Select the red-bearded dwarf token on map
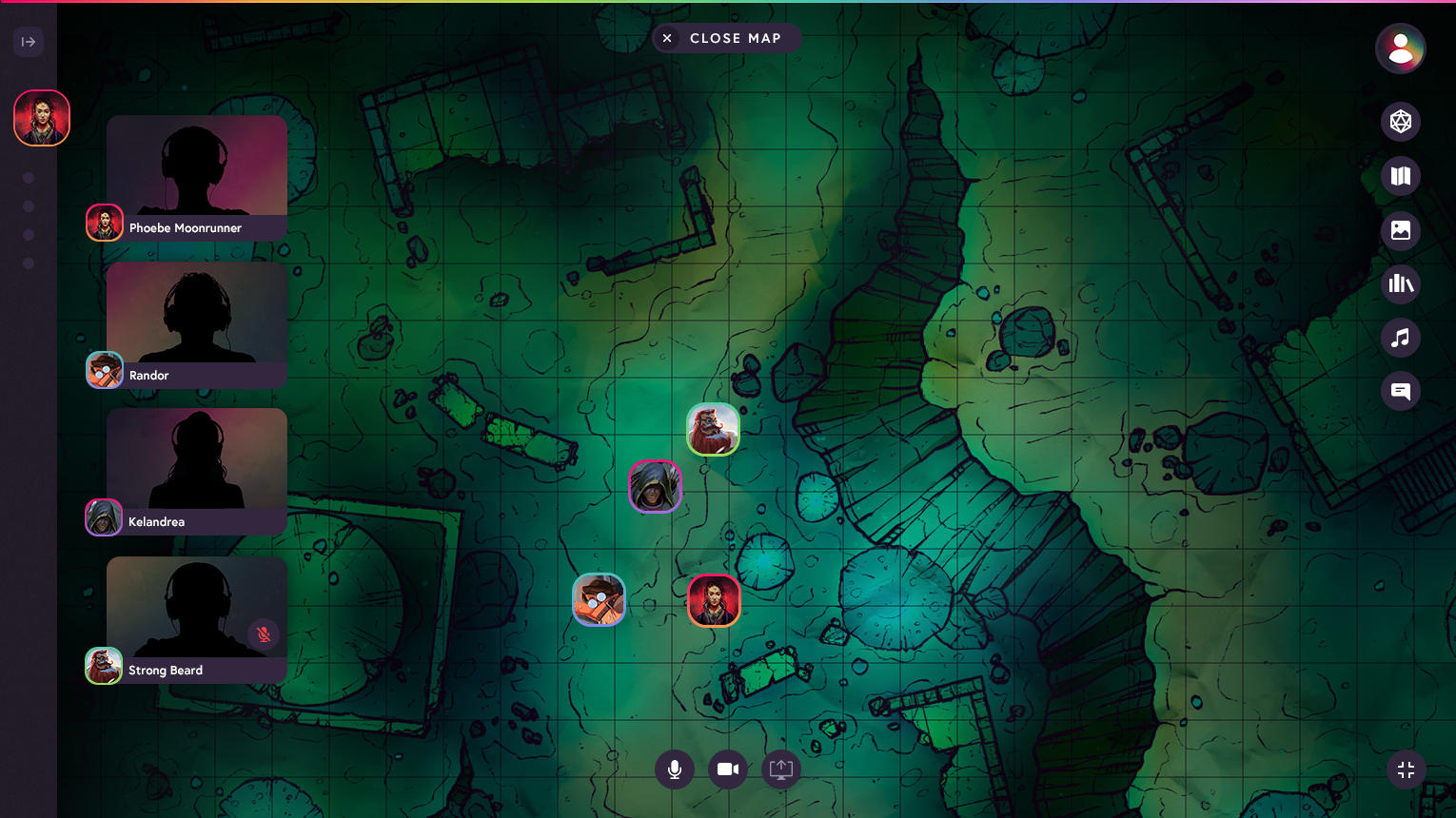 713,429
